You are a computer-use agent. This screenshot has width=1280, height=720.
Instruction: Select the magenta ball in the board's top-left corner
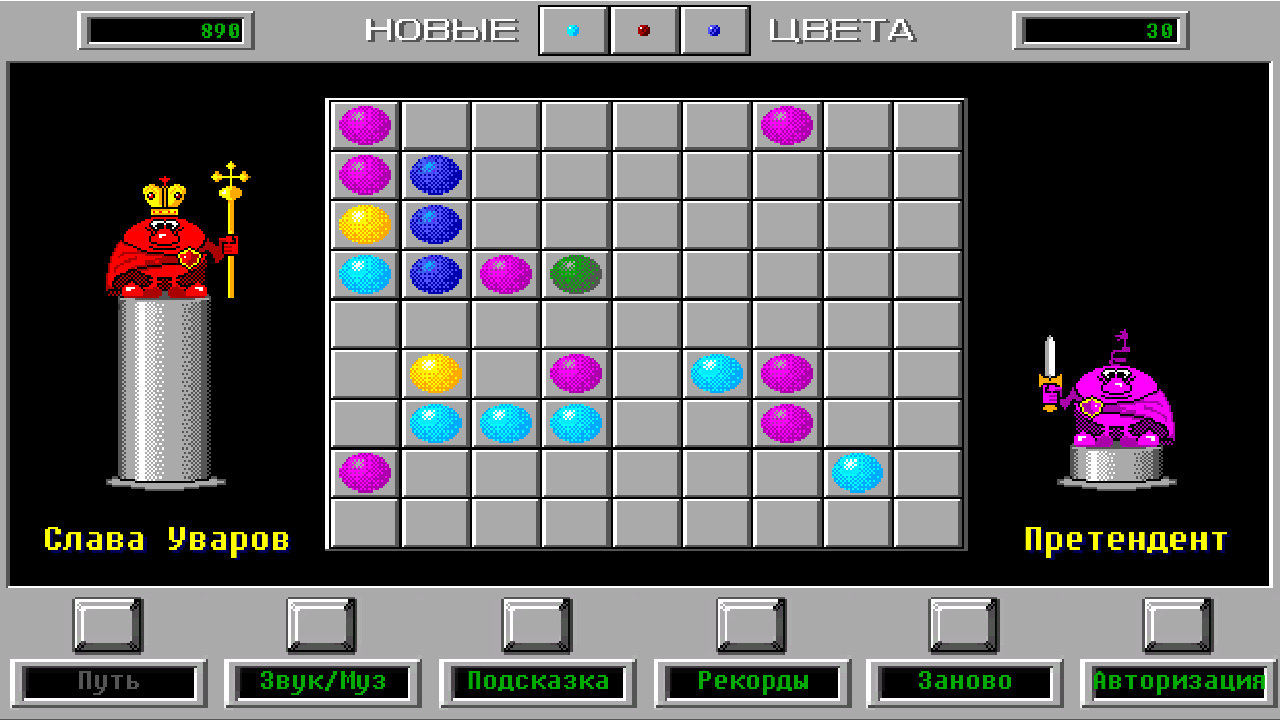(x=363, y=124)
